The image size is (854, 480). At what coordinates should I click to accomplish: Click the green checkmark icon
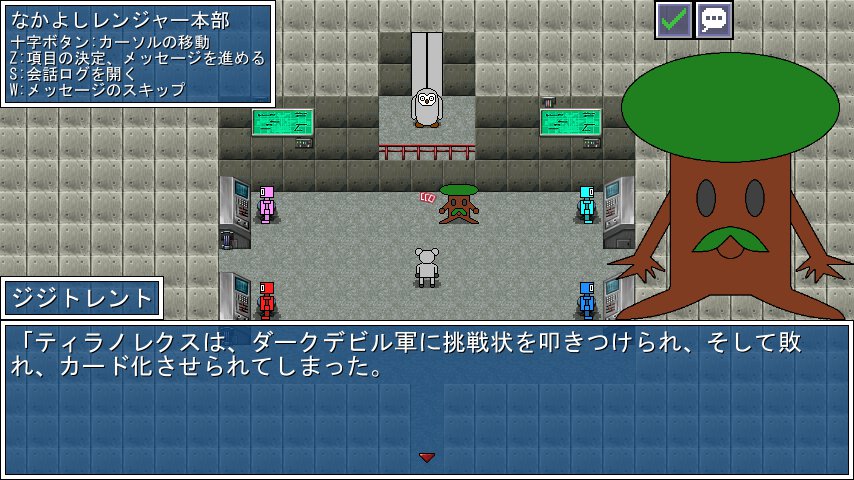673,20
